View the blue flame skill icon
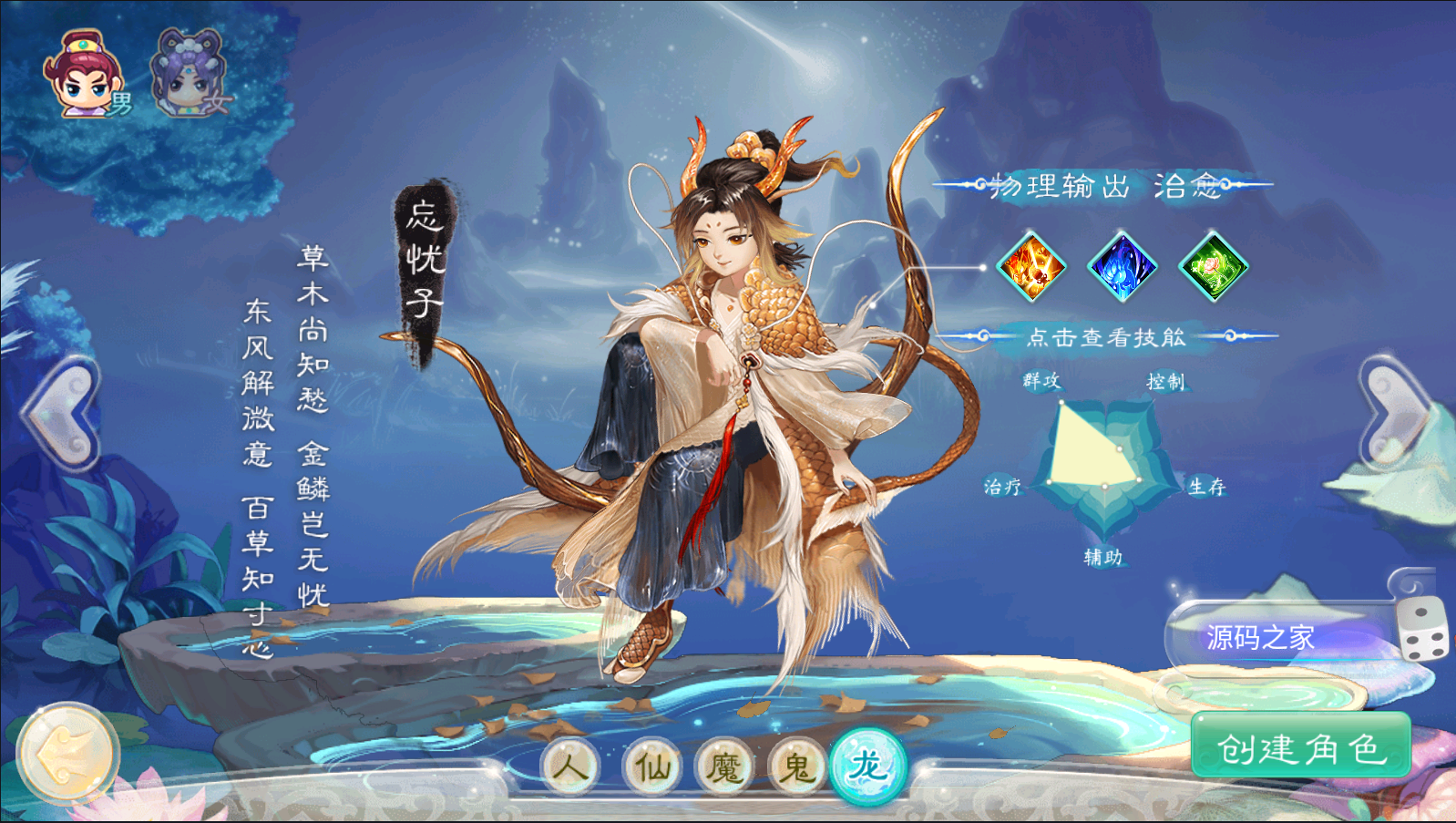The height and width of the screenshot is (823, 1456). pyautogui.click(x=1123, y=266)
